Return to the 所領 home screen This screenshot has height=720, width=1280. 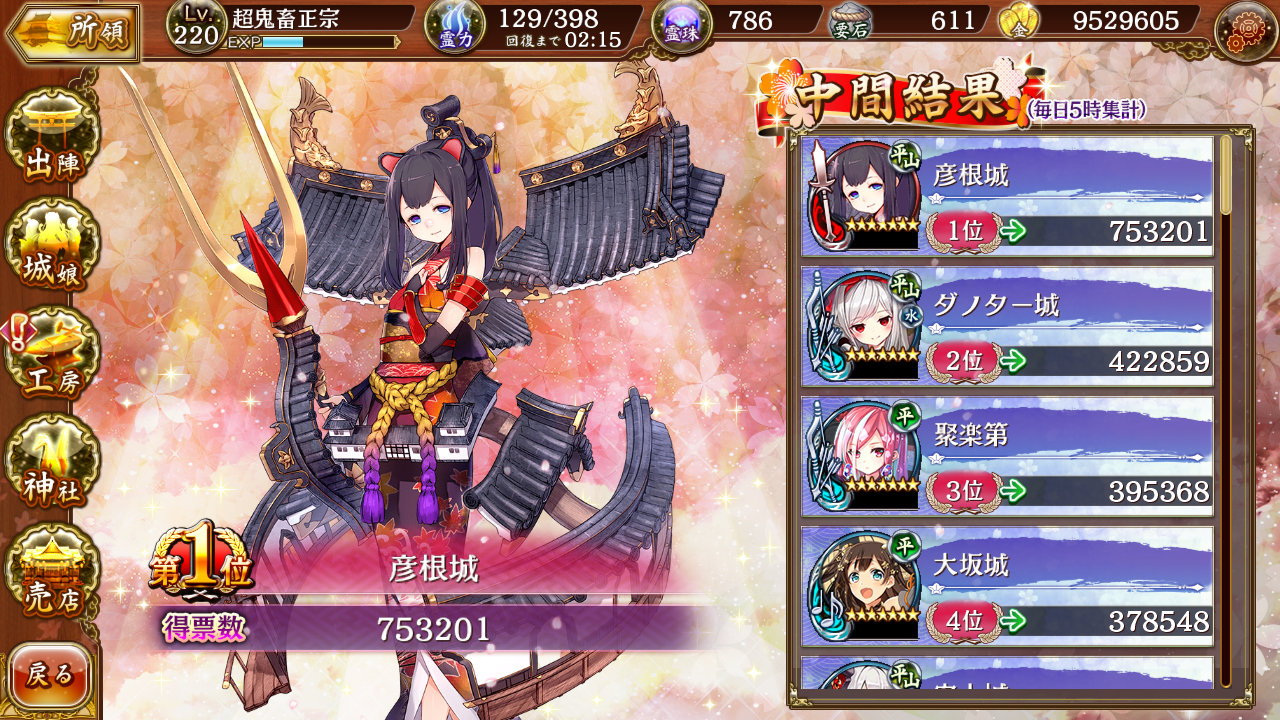pyautogui.click(x=70, y=32)
